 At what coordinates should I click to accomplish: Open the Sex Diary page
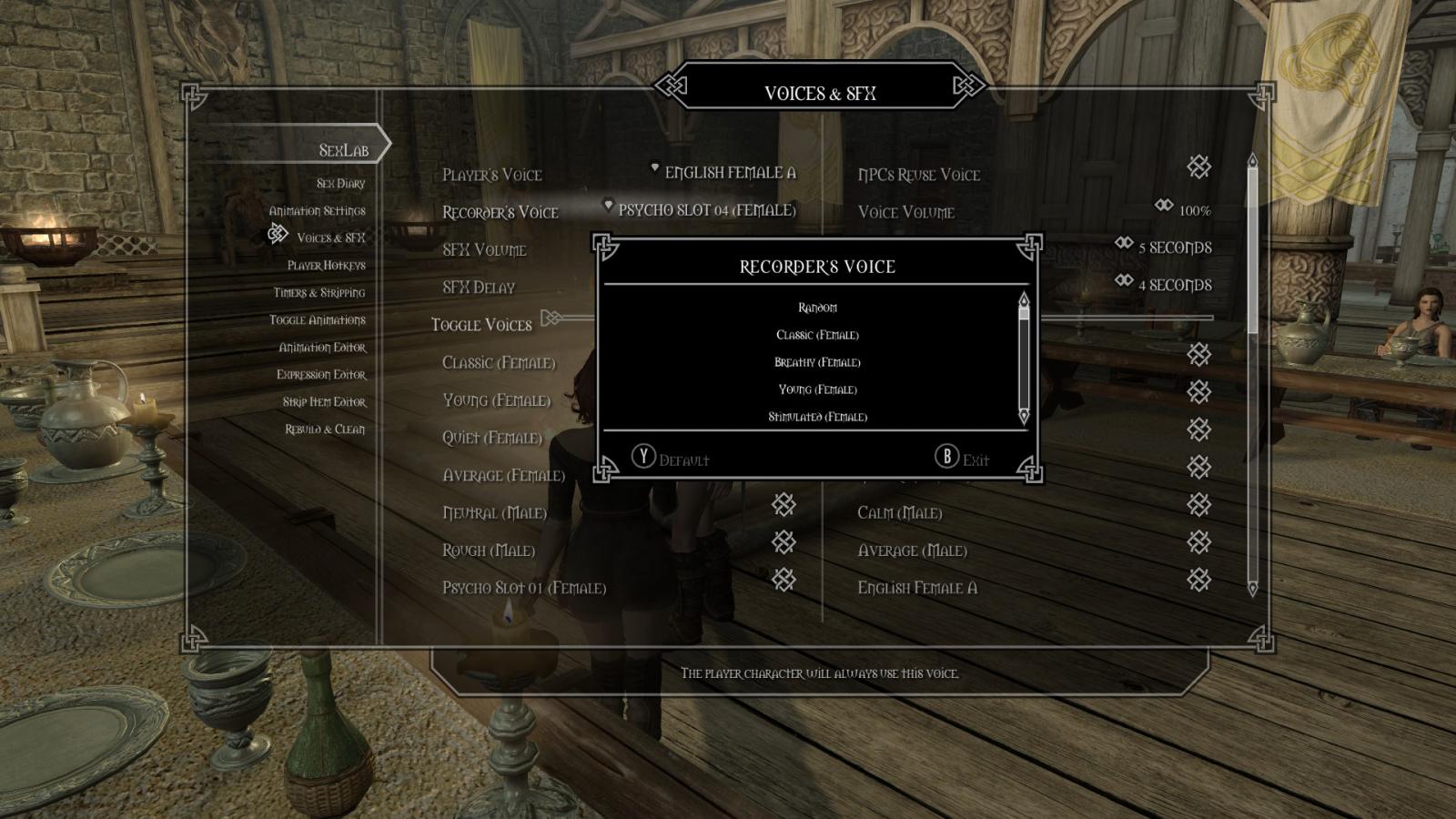coord(340,184)
